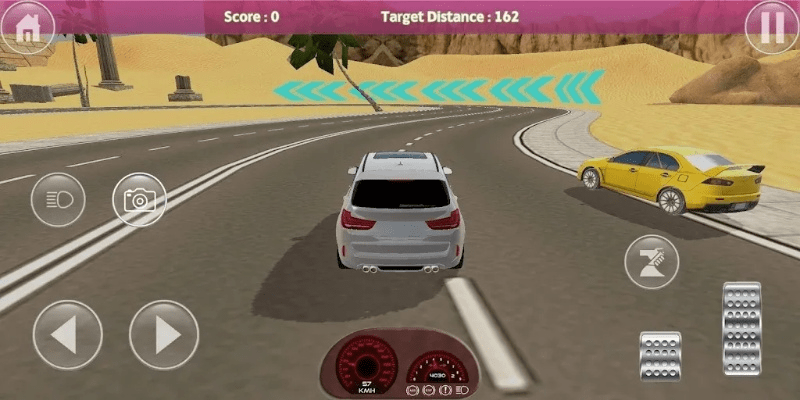Viewport: 800px width, 400px height.
Task: Tap the brake pedal
Action: pos(660,354)
